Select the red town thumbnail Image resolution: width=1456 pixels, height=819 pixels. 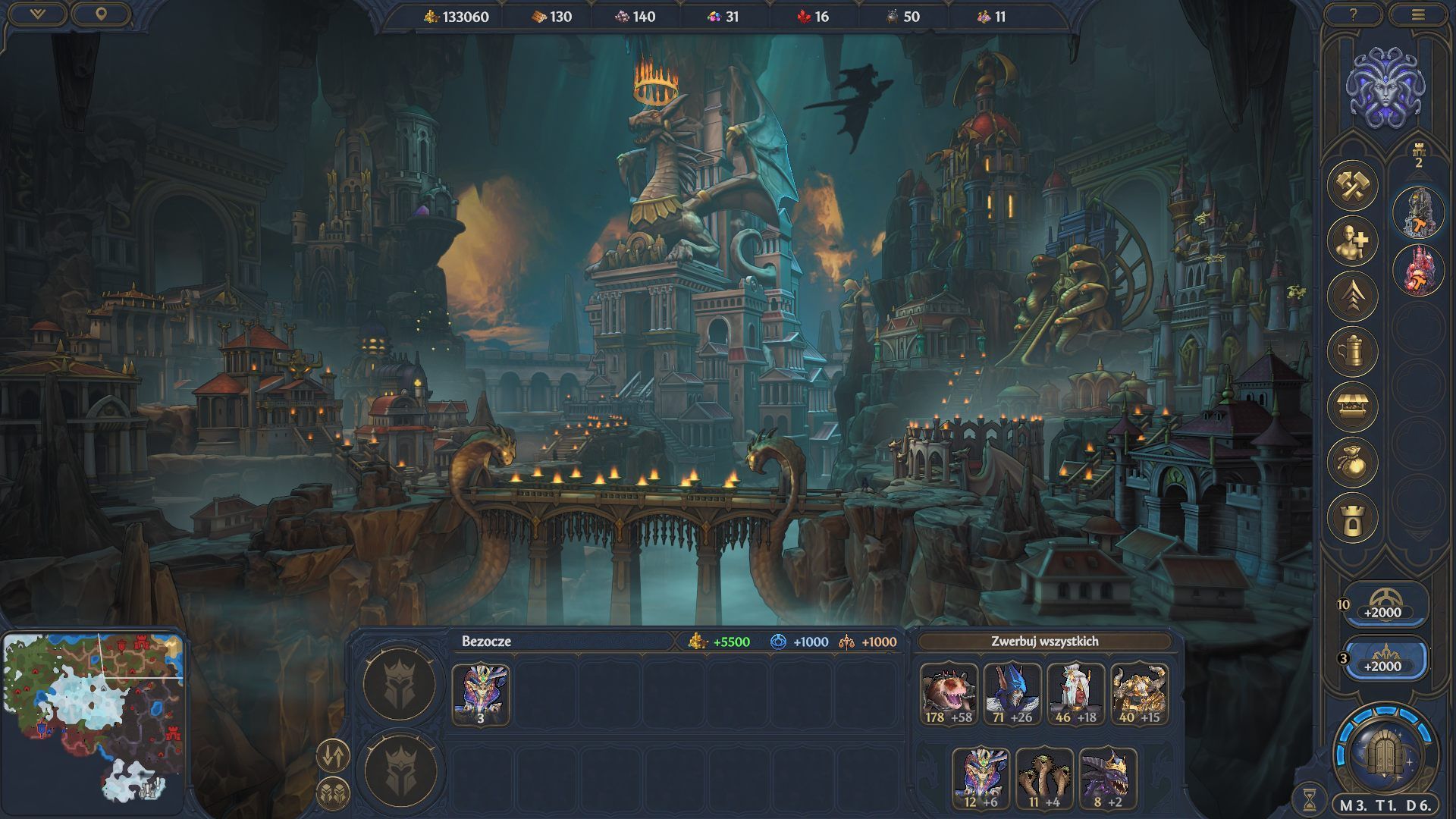click(1417, 269)
